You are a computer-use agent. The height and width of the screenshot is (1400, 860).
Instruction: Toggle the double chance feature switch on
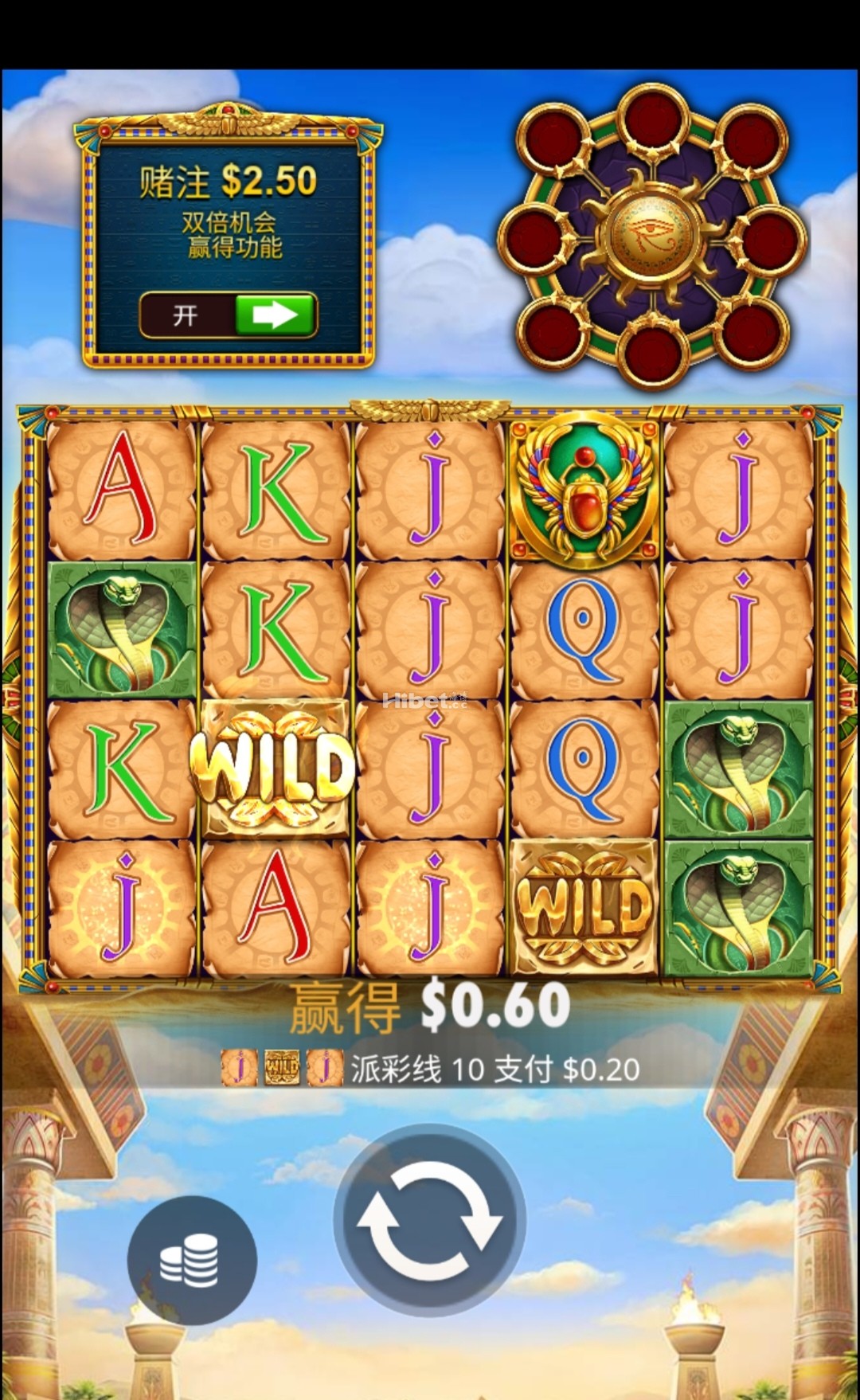point(229,315)
